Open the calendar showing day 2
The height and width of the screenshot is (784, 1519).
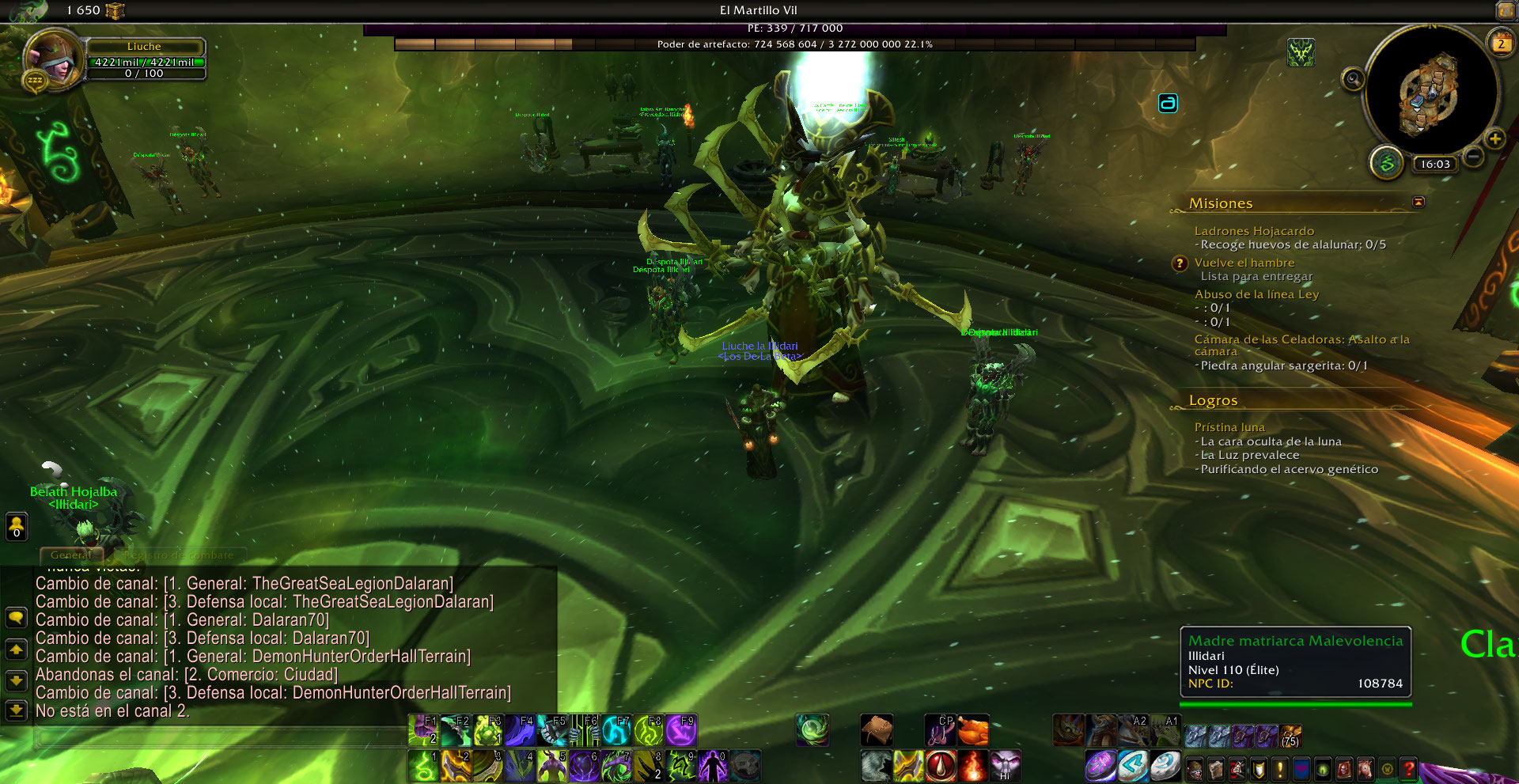1501,44
